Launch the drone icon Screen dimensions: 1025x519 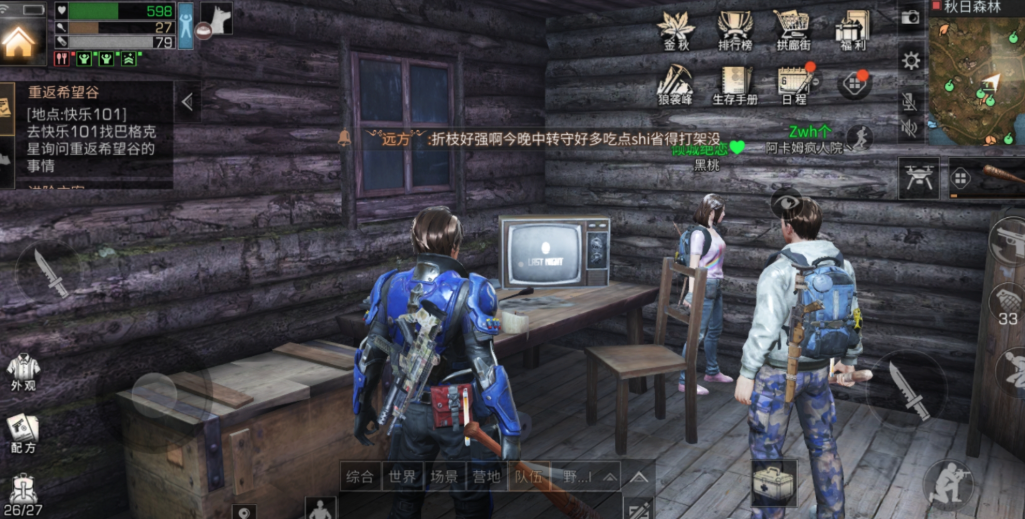click(x=917, y=177)
